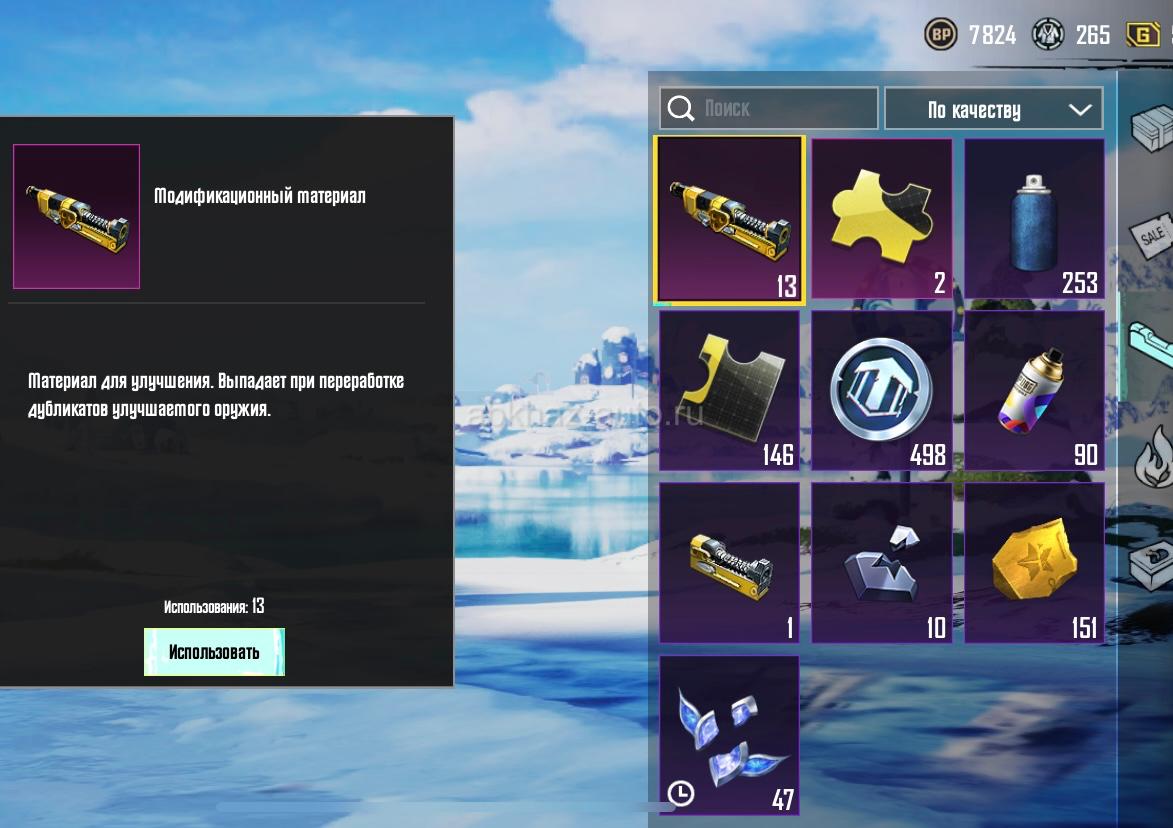Select the black and yellow fragment slot with 146
The width and height of the screenshot is (1173, 828).
coord(729,390)
